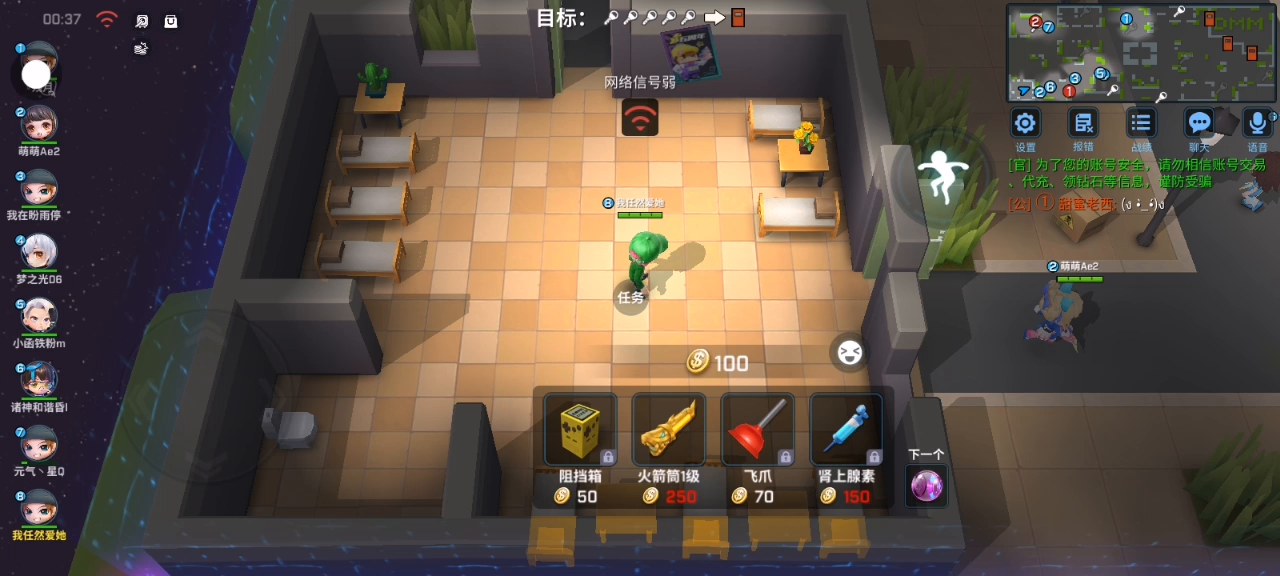
Task: Select player 萌萌Ae2 in the player list
Action: click(x=39, y=125)
